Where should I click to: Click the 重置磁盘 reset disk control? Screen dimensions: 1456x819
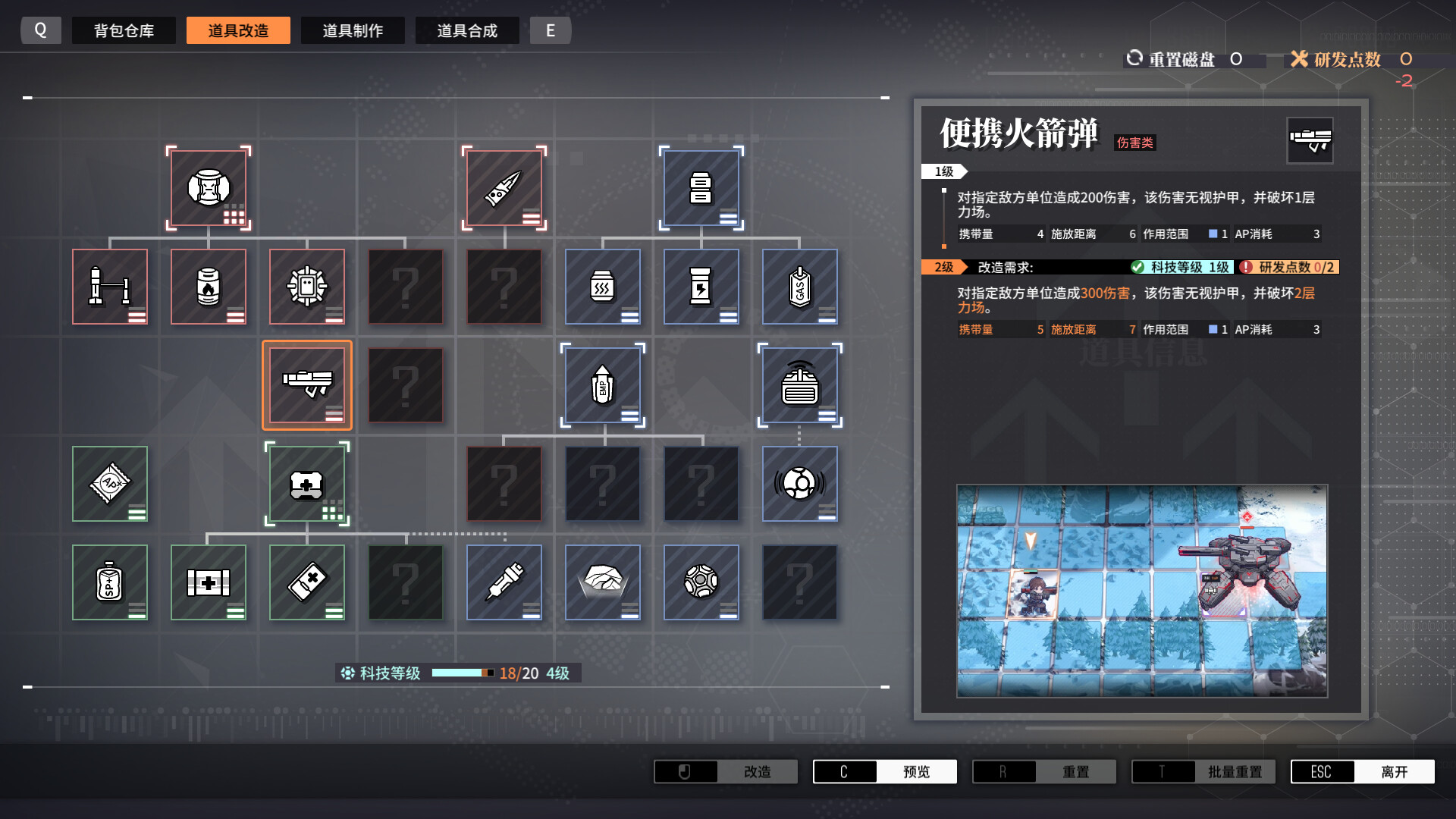tap(1183, 59)
